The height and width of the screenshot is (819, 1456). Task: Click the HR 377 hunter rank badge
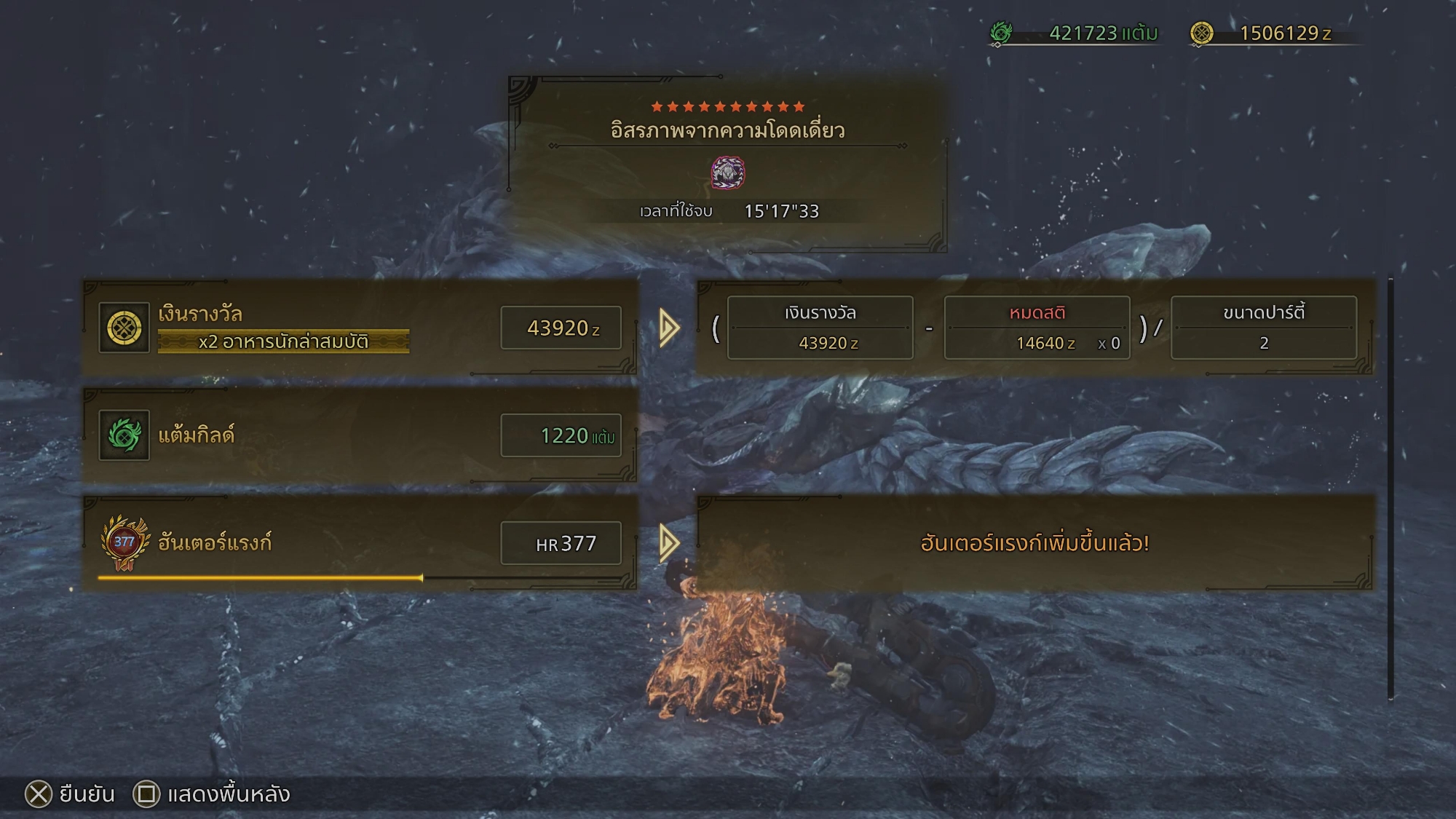124,543
